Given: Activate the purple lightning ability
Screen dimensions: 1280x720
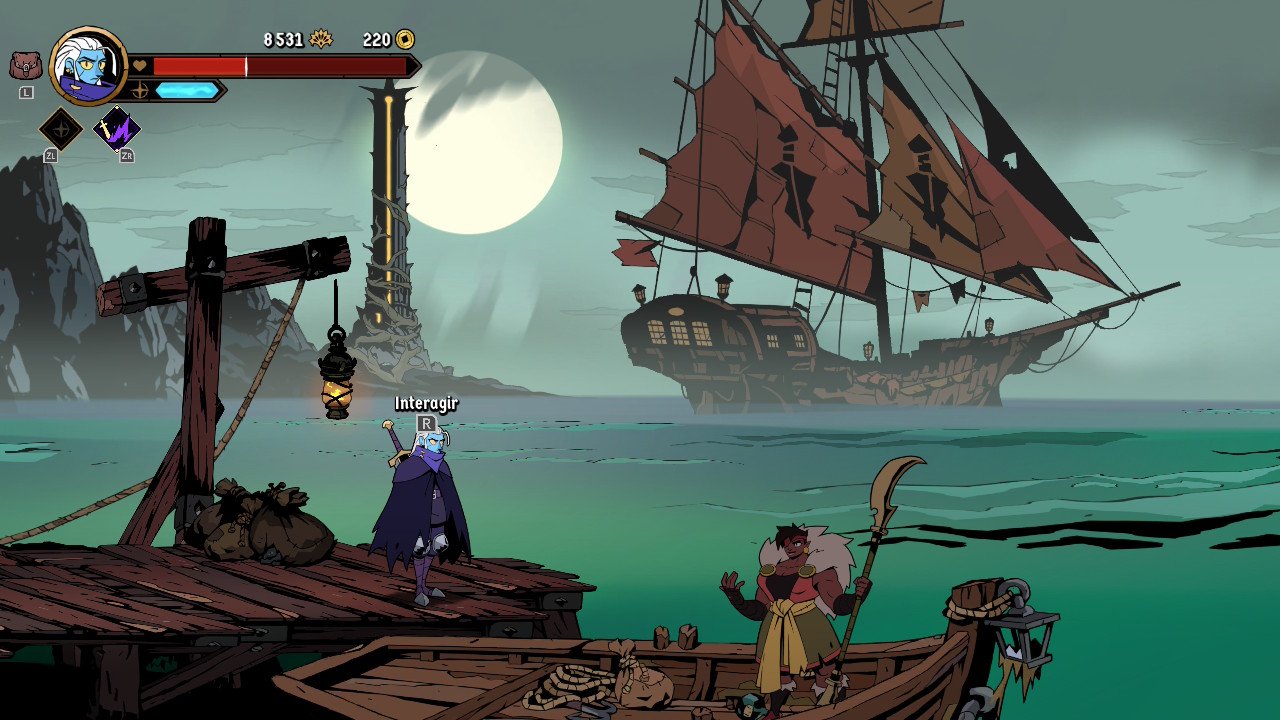Looking at the screenshot, I should coord(117,129).
